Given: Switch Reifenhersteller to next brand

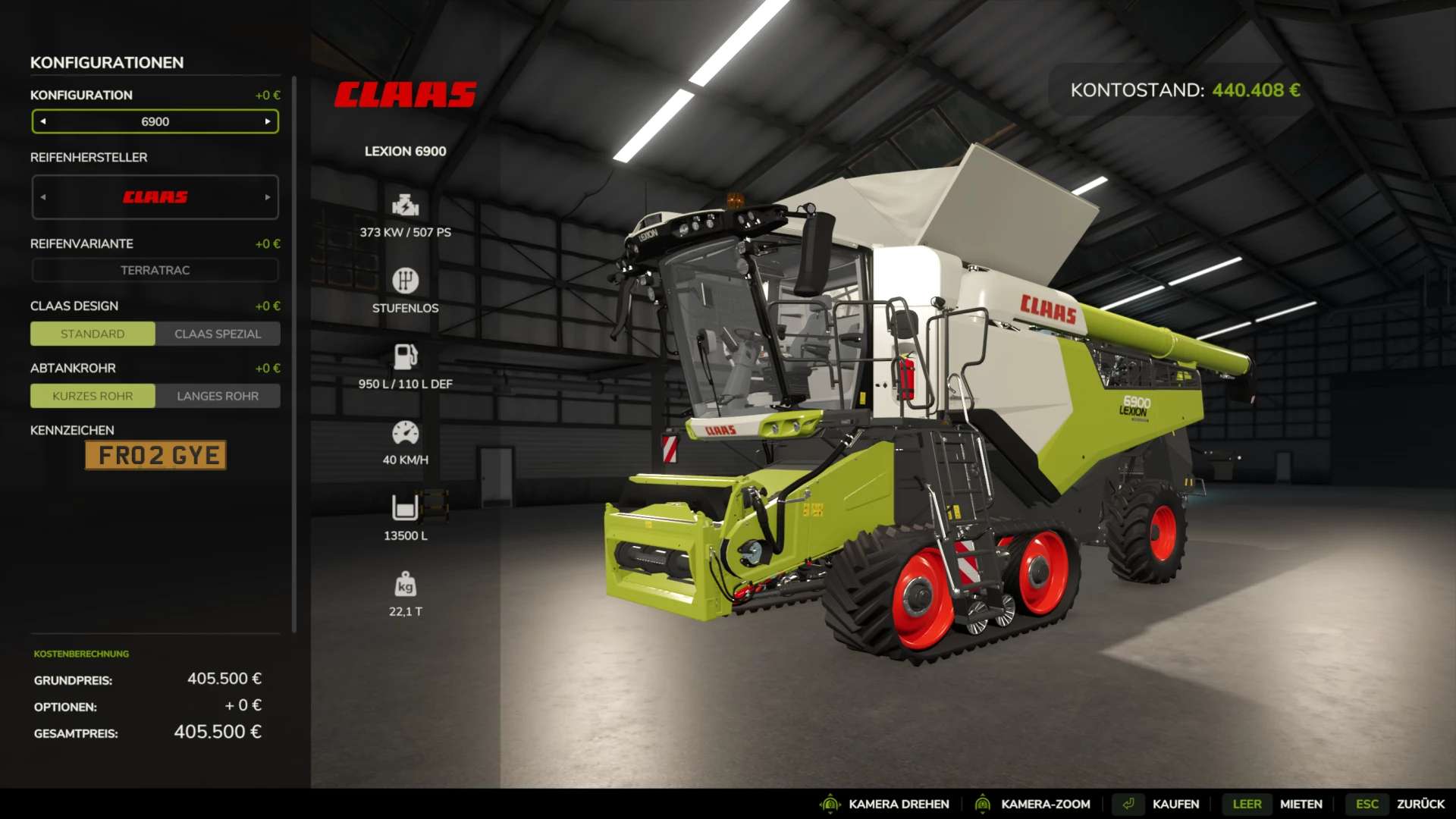Looking at the screenshot, I should [268, 197].
